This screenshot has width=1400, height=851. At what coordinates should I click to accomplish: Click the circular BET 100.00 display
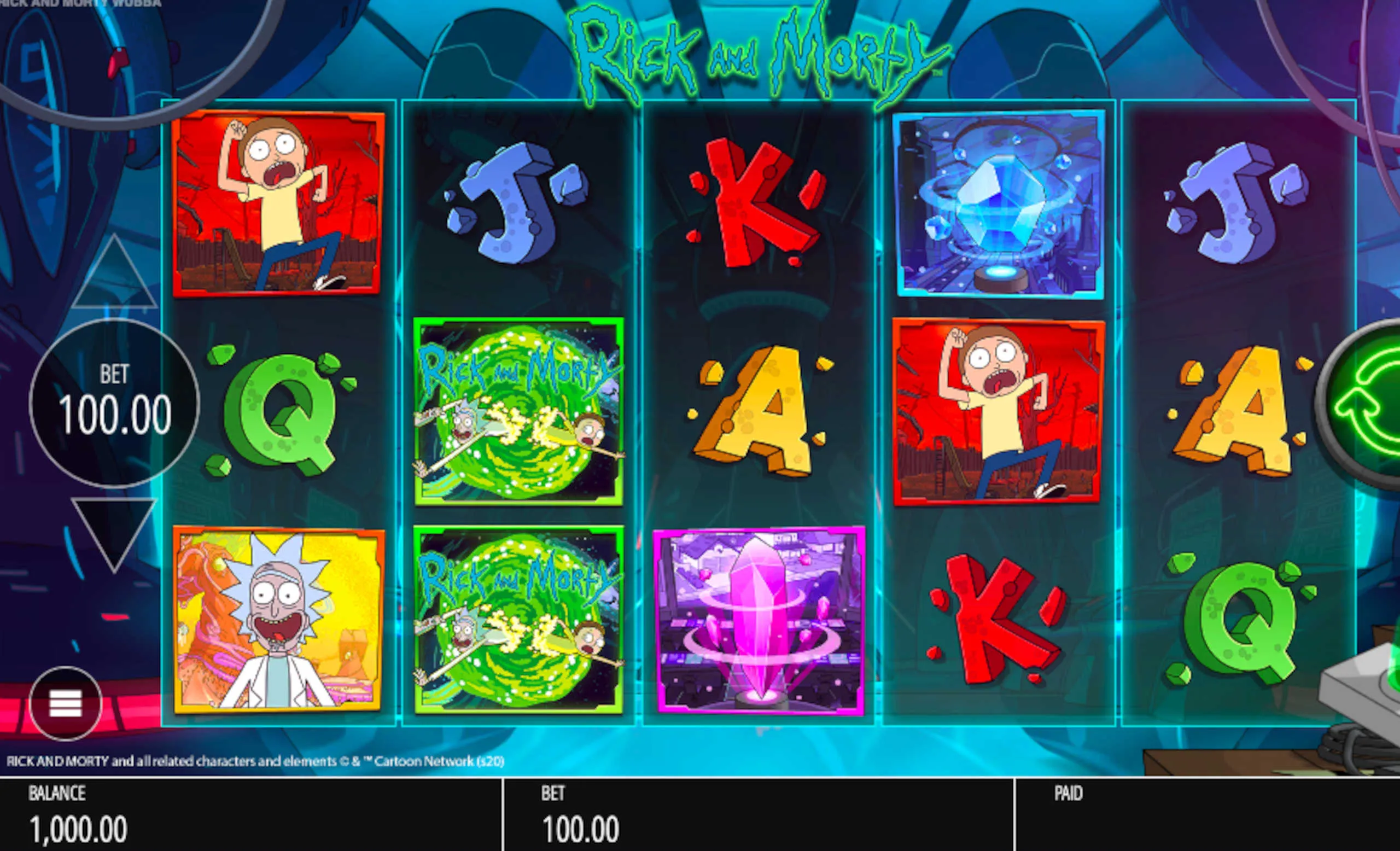click(x=114, y=403)
